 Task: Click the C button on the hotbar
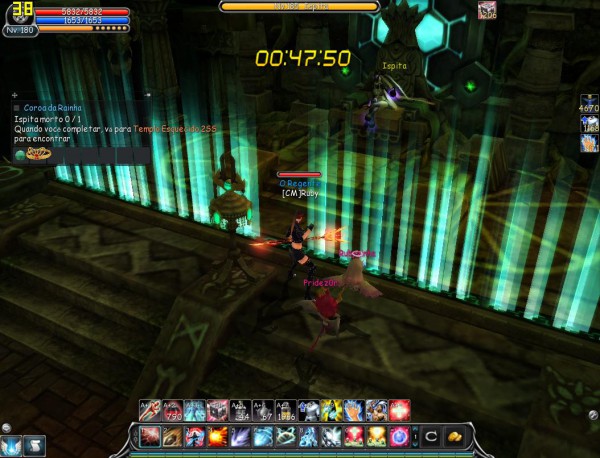(x=431, y=437)
